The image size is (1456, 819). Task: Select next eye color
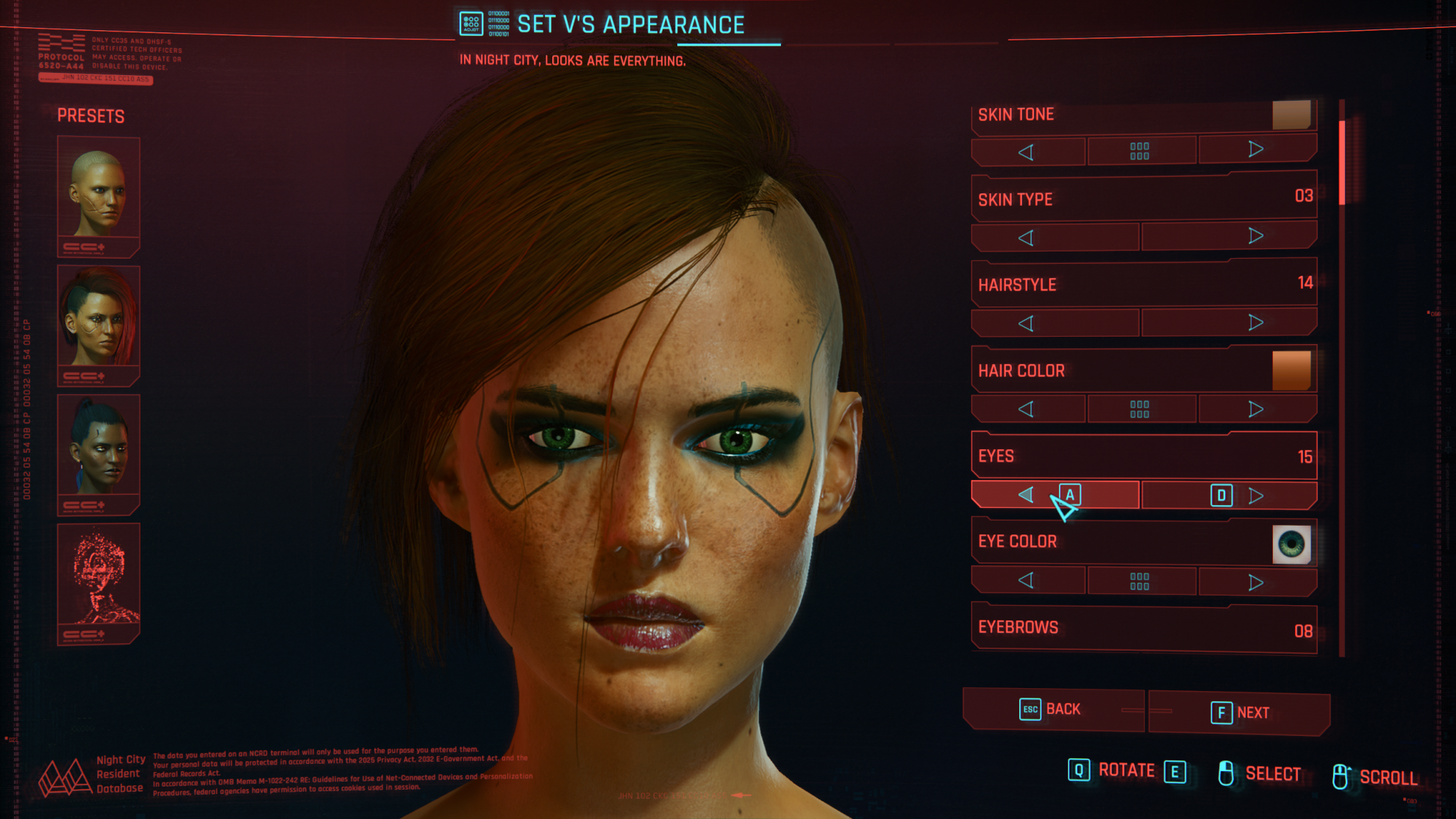(x=1256, y=582)
